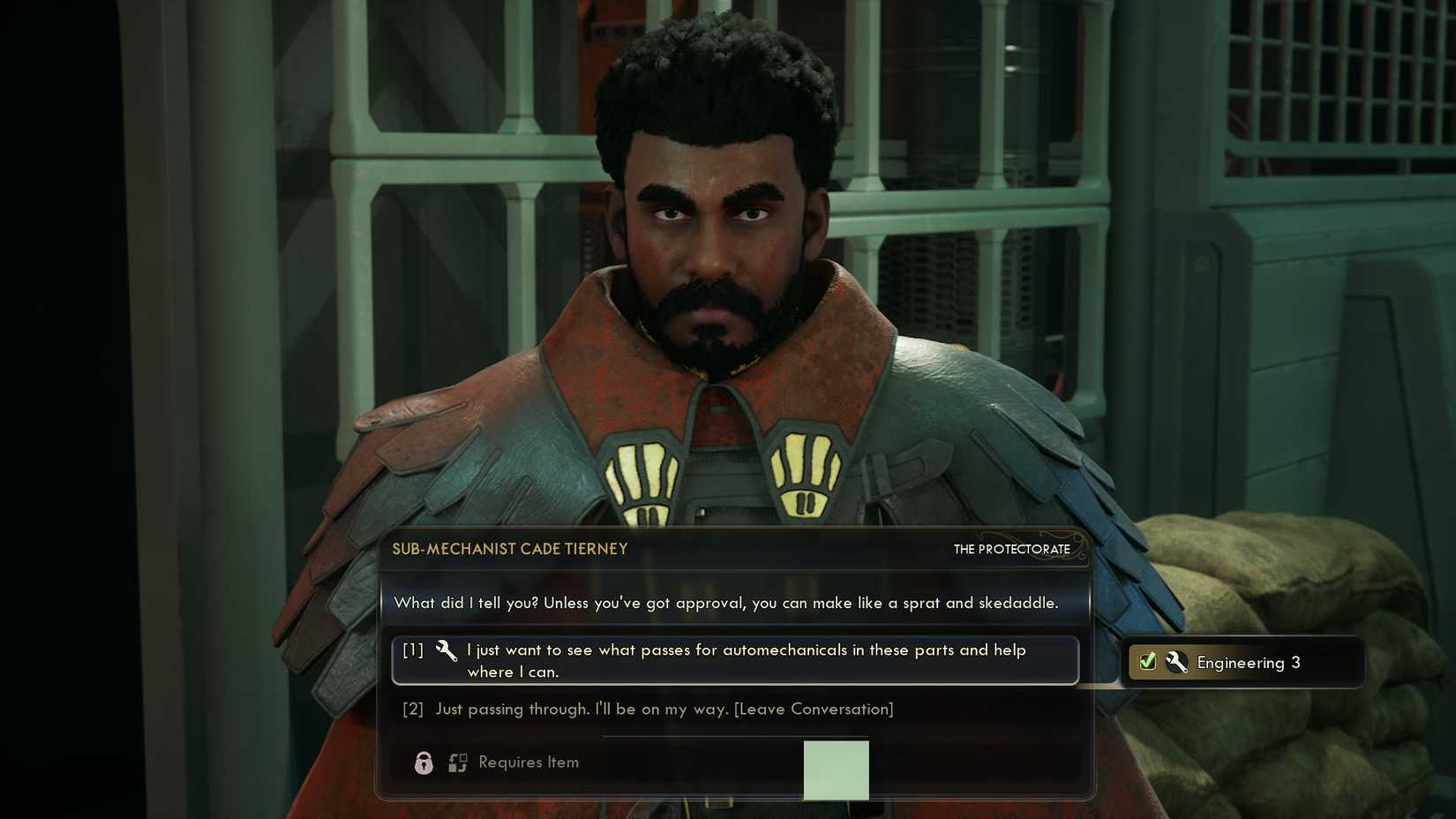This screenshot has height=819, width=1456.
Task: Click the pale green square at the bottom
Action: [x=836, y=770]
